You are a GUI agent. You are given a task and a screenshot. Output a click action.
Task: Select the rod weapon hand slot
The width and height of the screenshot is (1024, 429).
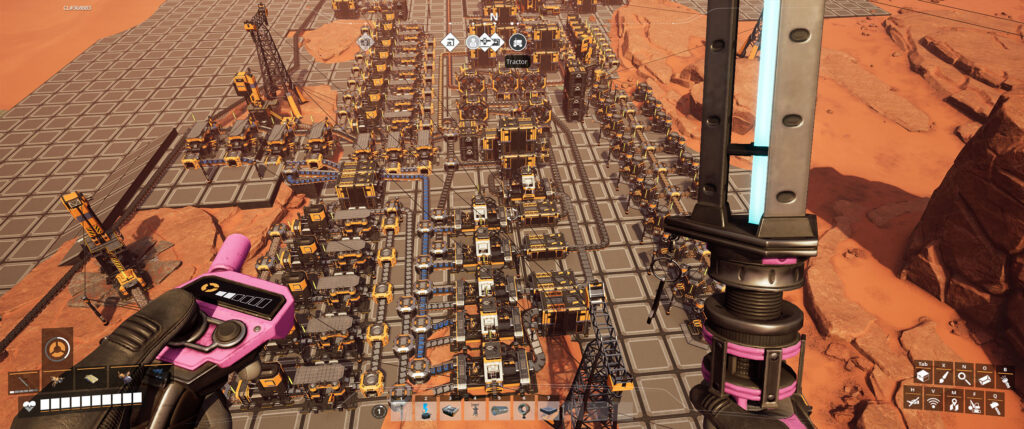pyautogui.click(x=22, y=380)
